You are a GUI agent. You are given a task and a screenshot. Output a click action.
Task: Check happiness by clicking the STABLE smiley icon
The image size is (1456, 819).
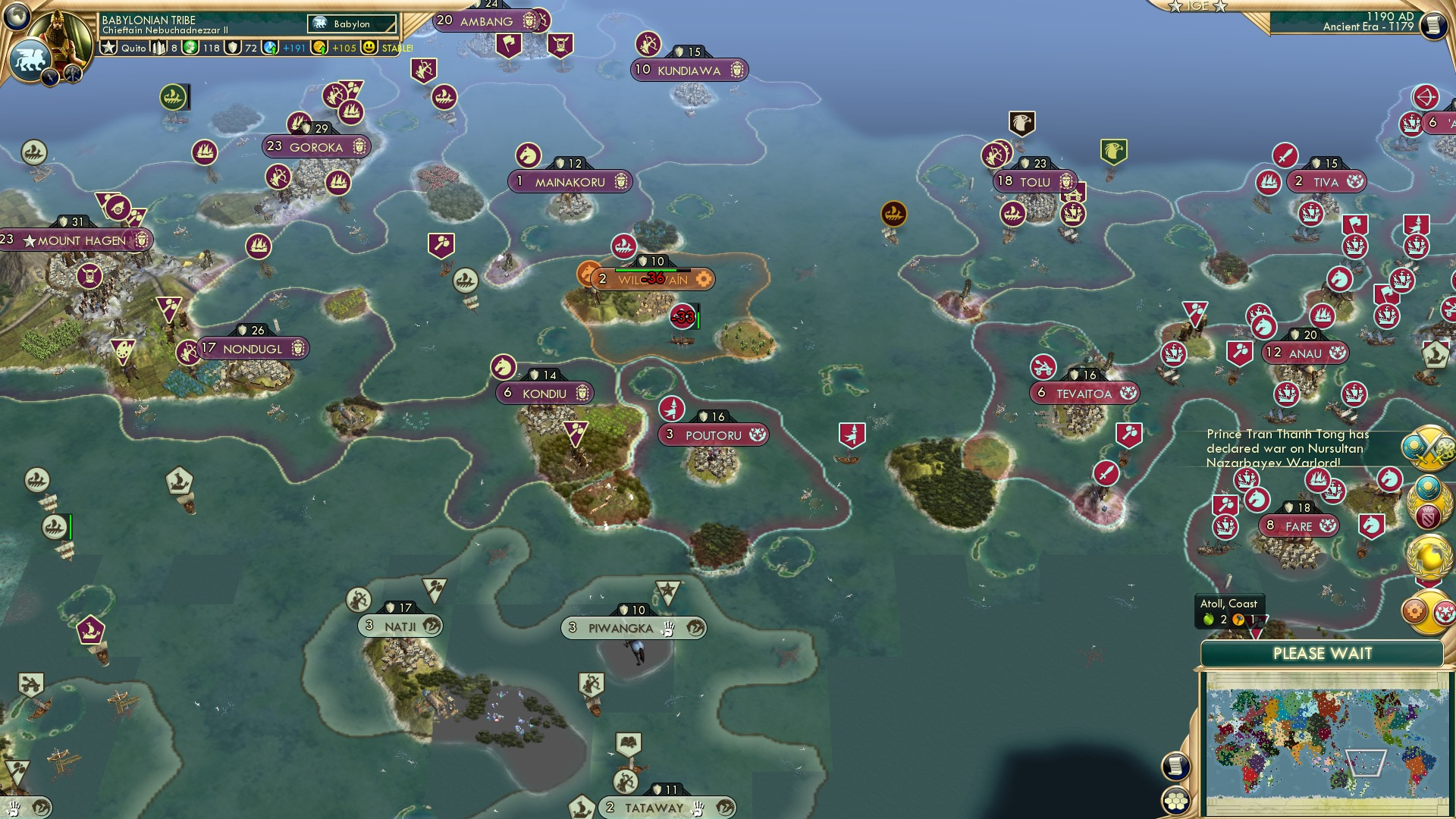point(369,47)
